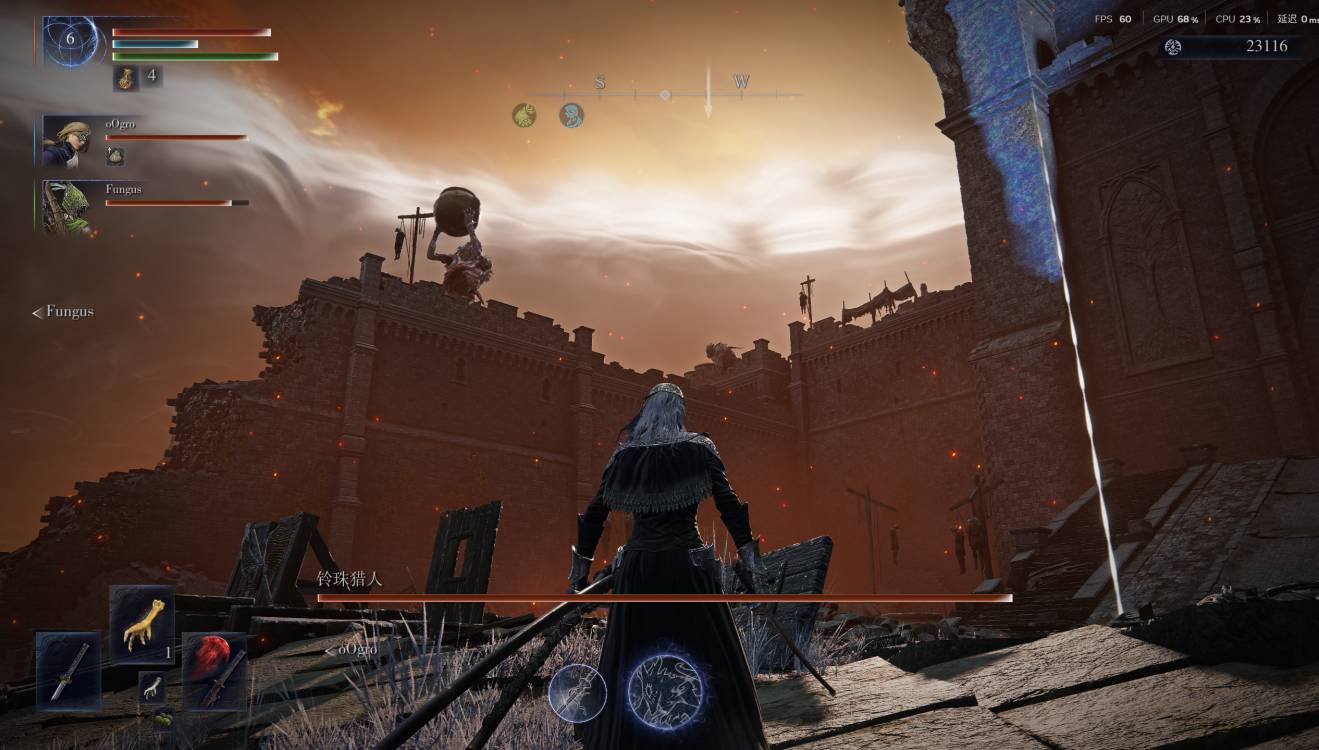Choose the small white claw item slot

tap(152, 686)
